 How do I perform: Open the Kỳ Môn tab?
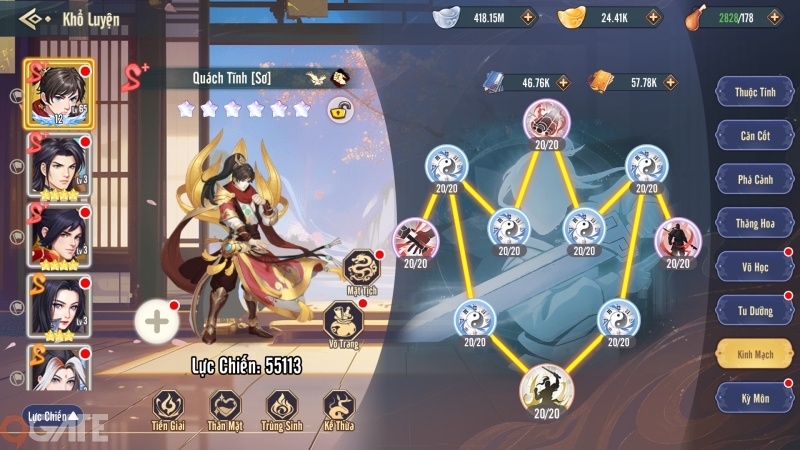coord(755,398)
